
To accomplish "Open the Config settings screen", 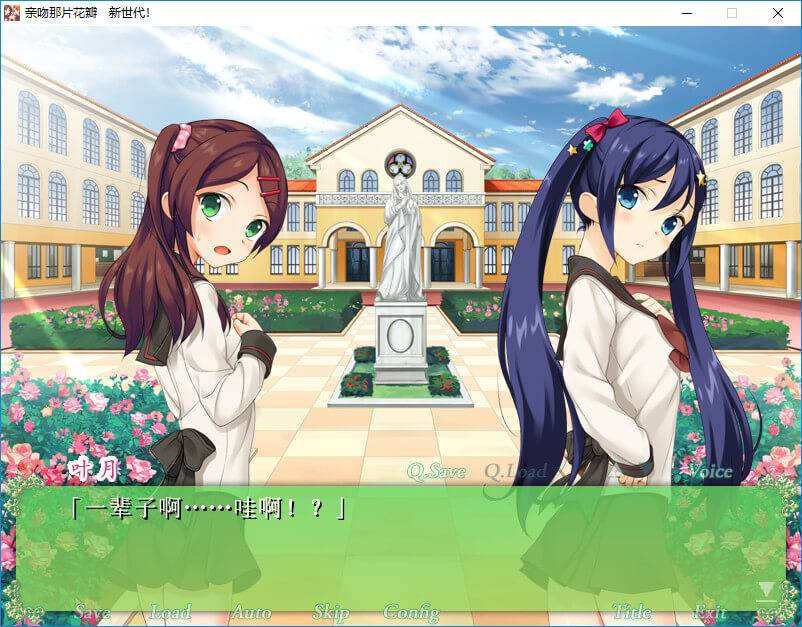I will coord(411,612).
